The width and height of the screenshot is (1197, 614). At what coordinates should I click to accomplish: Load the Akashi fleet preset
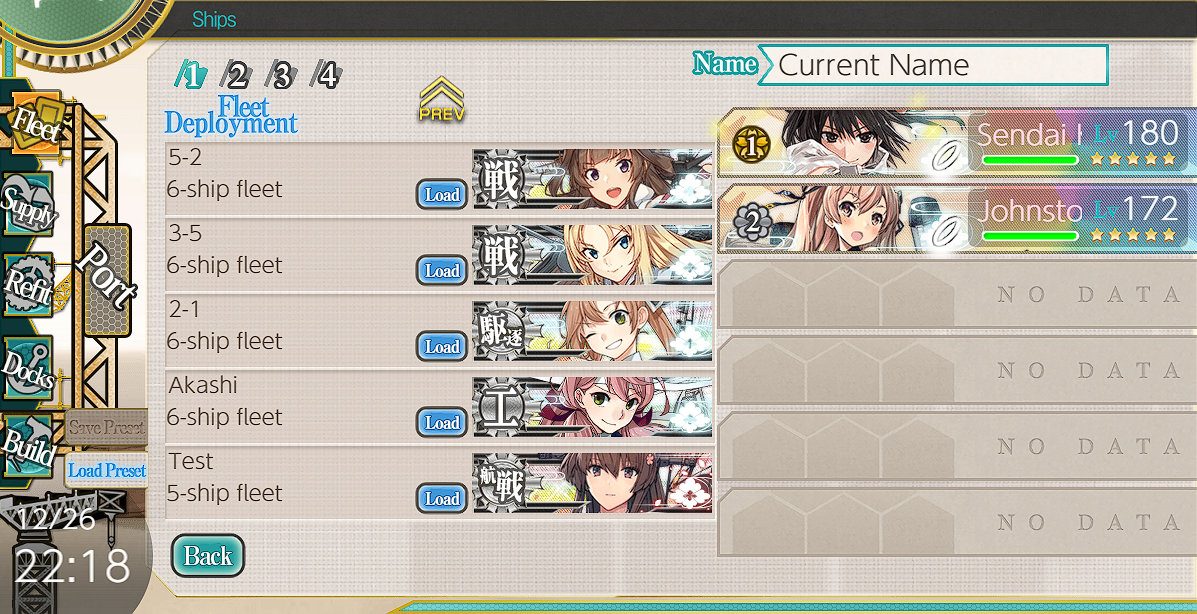click(x=441, y=423)
